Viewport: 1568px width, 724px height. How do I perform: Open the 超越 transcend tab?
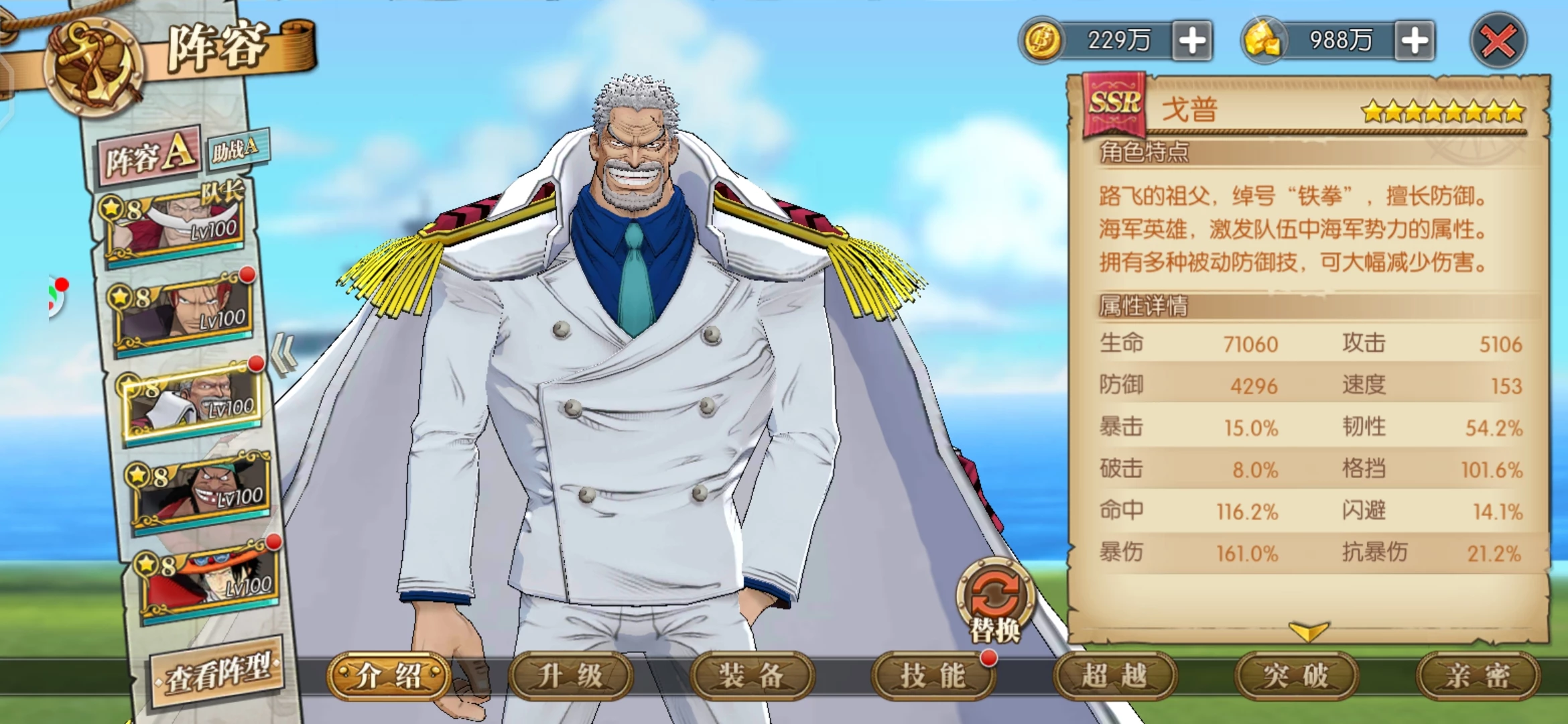(1114, 676)
